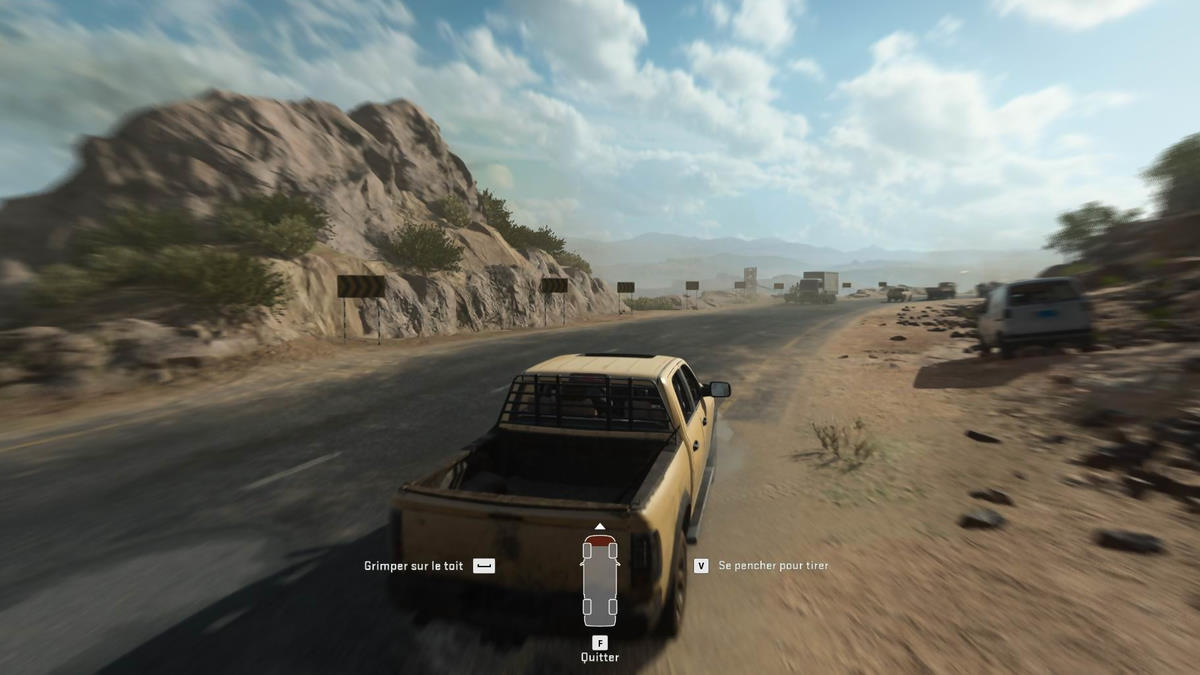Click the vehicle seat layout diagram
Image resolution: width=1200 pixels, height=675 pixels.
click(x=599, y=580)
